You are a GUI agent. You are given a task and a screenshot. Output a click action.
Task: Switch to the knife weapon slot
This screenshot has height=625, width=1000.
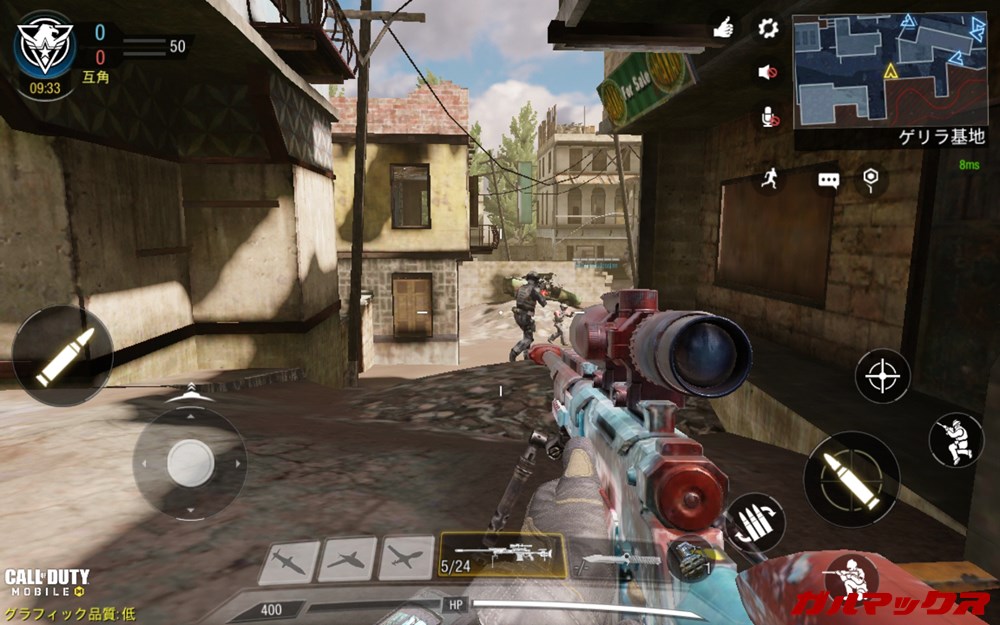click(x=621, y=559)
